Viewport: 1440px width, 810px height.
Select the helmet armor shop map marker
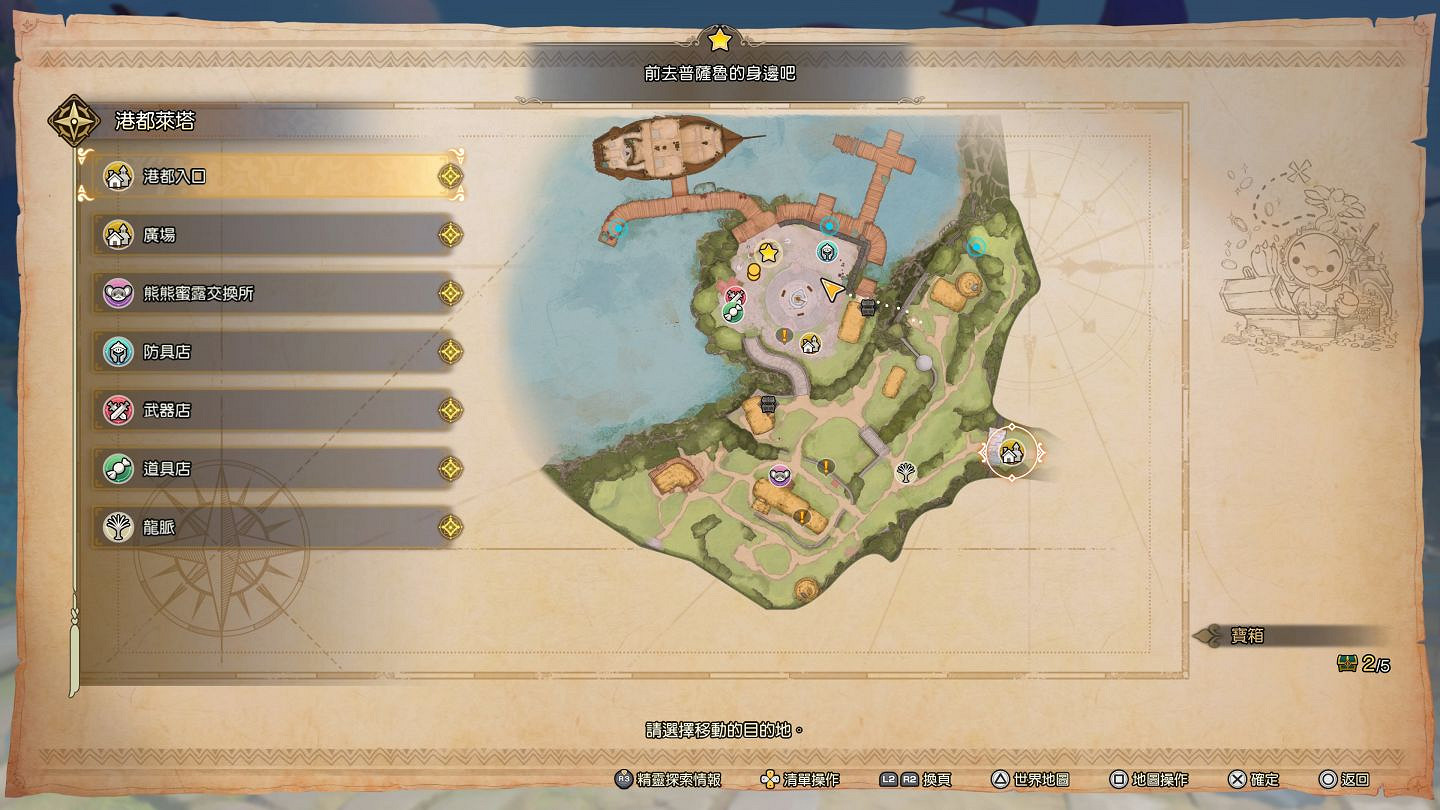pos(827,251)
